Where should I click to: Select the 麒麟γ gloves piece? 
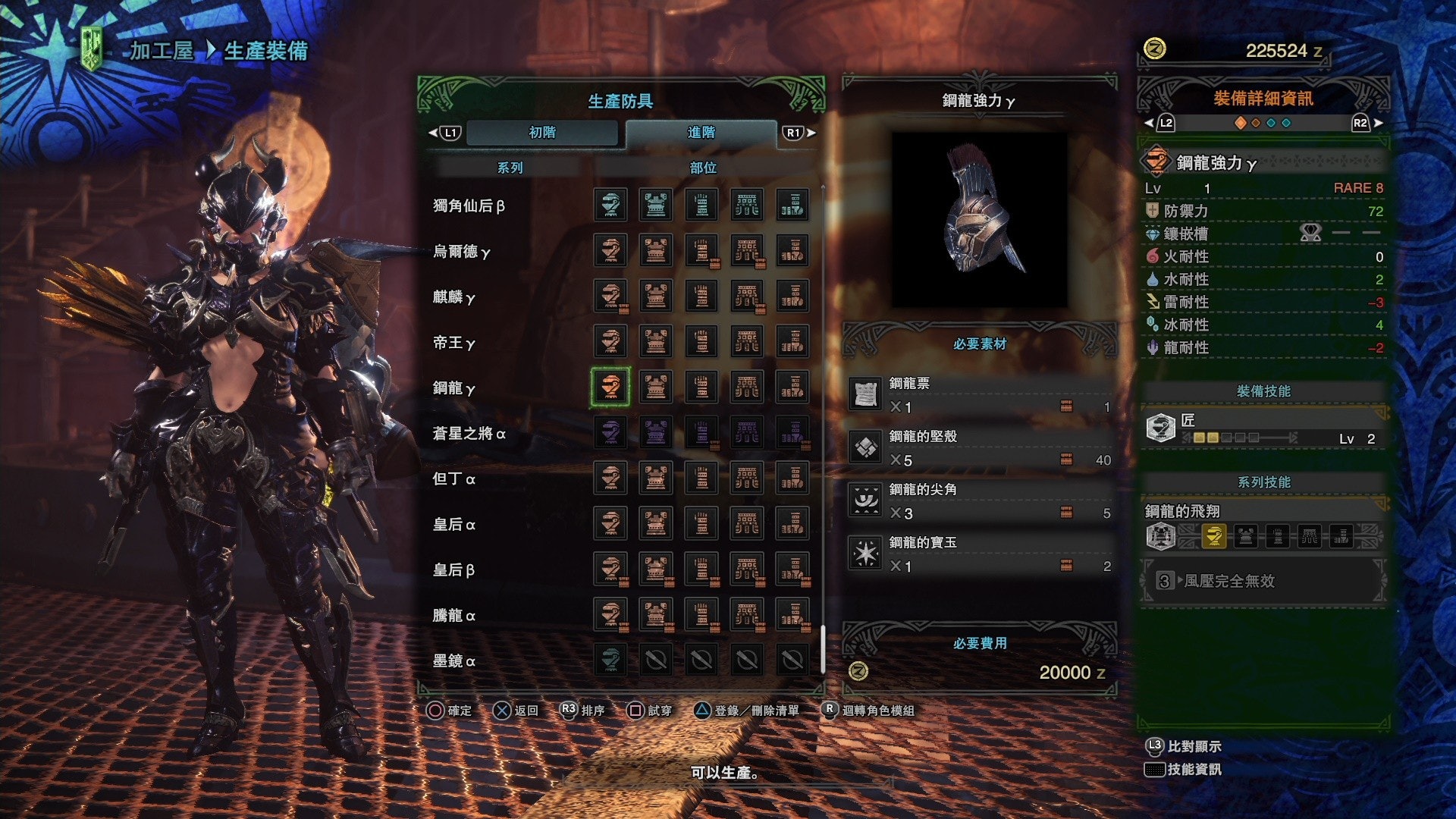coord(701,296)
